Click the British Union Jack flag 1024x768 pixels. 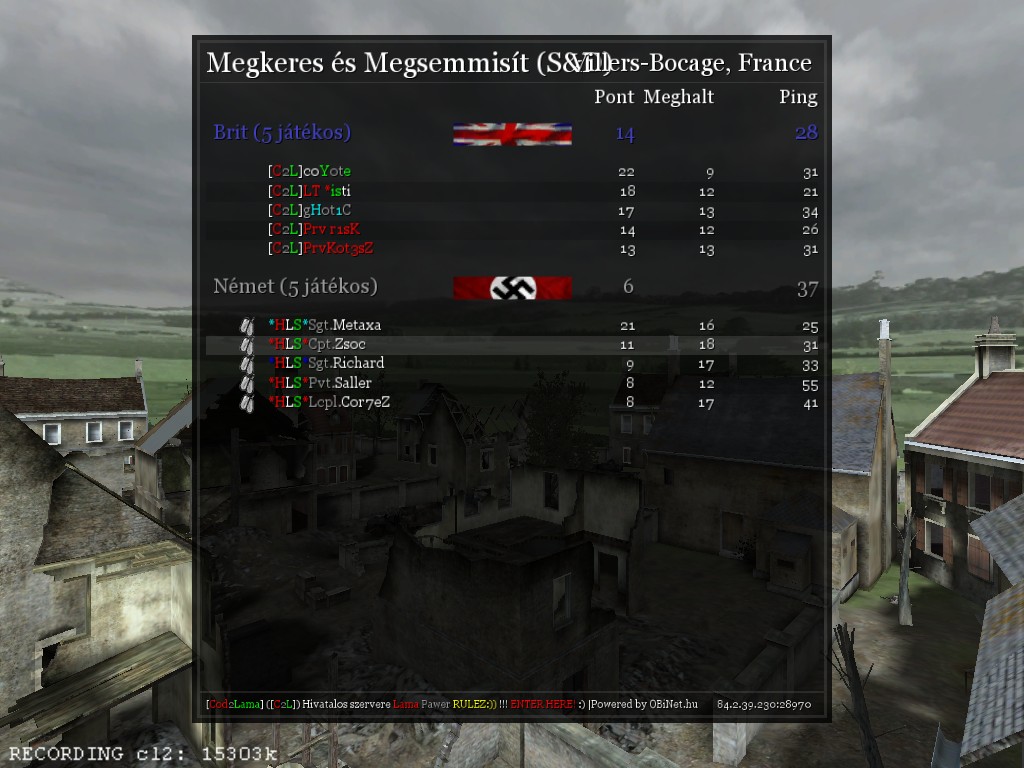(512, 134)
